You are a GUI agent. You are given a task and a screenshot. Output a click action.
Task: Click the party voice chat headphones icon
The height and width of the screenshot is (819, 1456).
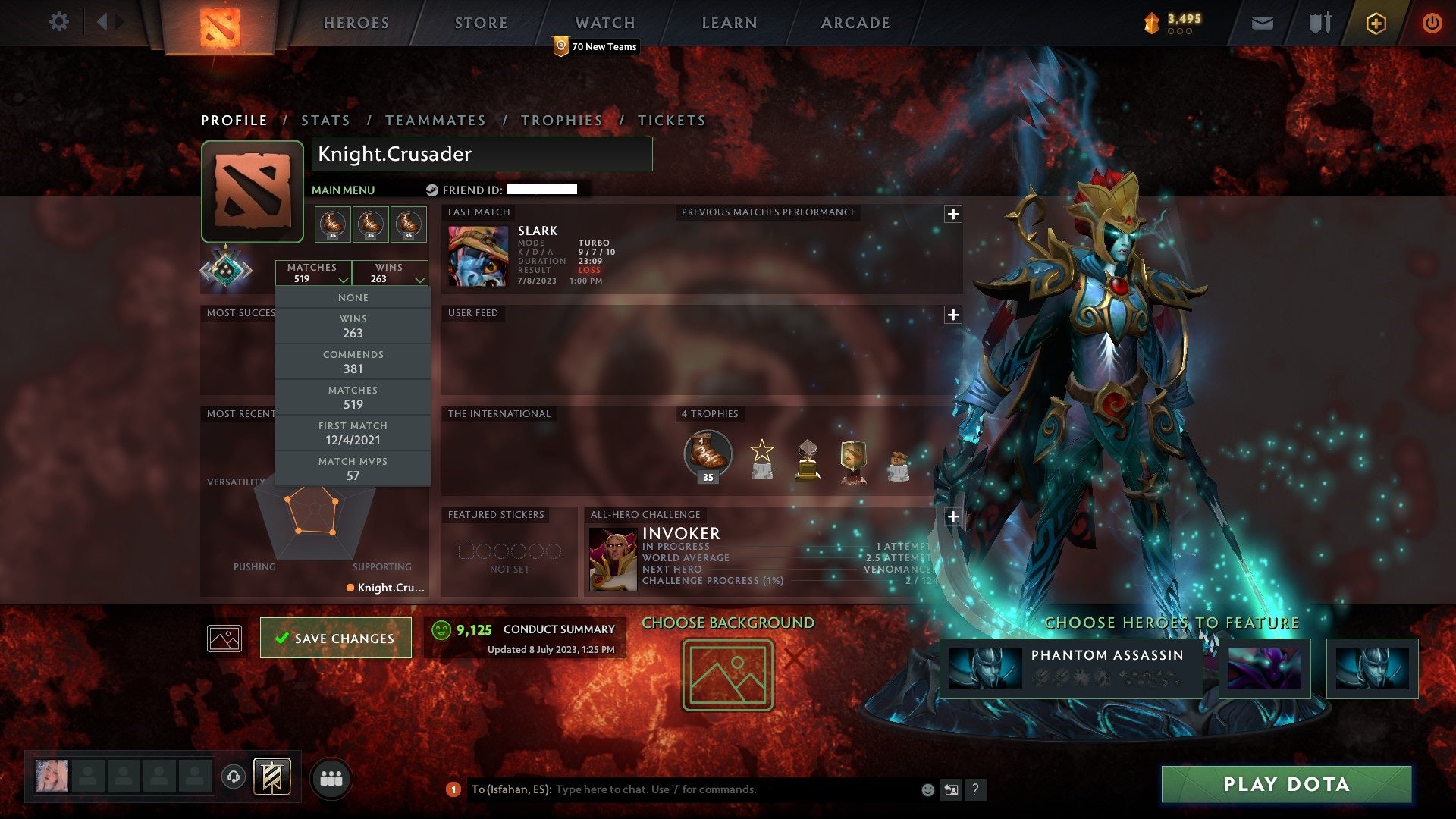pyautogui.click(x=233, y=776)
